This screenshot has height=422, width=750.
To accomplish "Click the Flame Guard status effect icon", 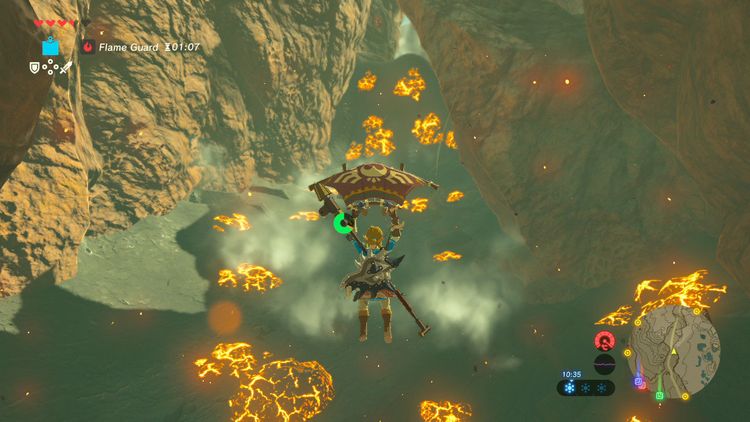I will point(88,46).
